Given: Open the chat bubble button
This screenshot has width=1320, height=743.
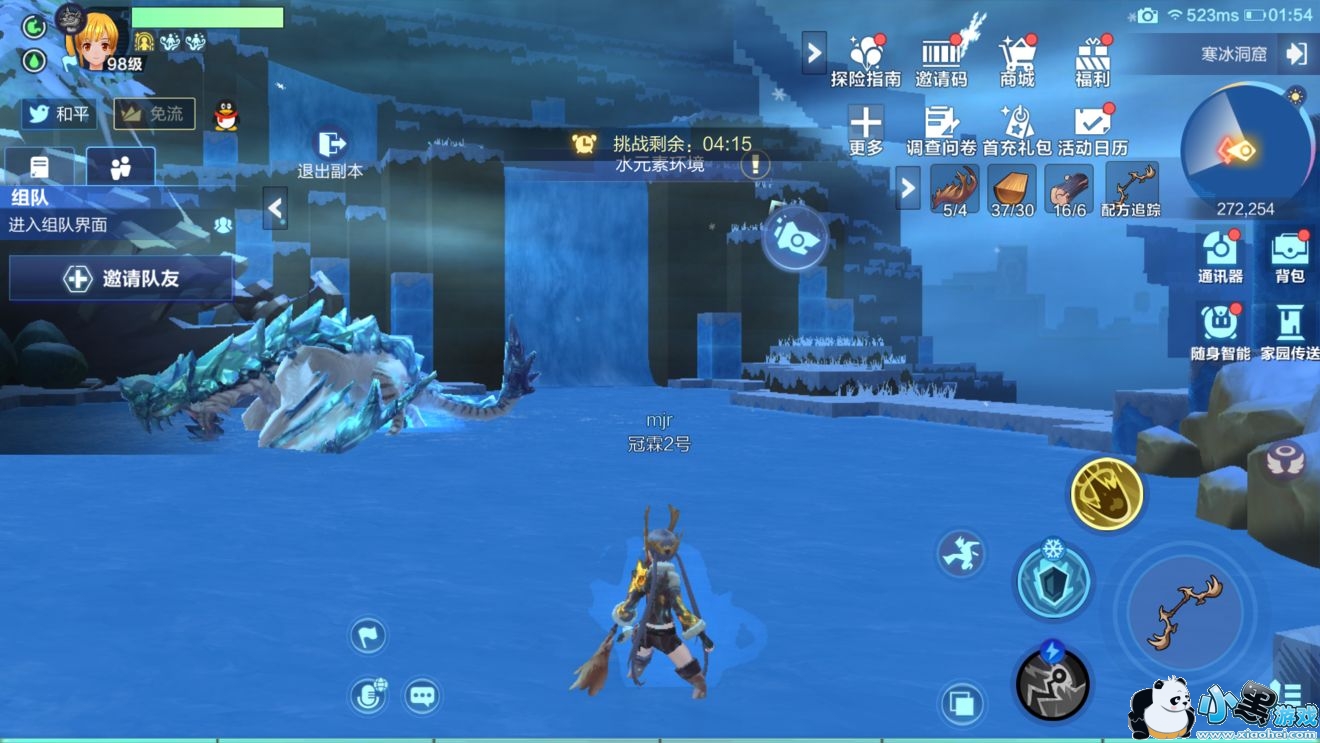Looking at the screenshot, I should [422, 695].
